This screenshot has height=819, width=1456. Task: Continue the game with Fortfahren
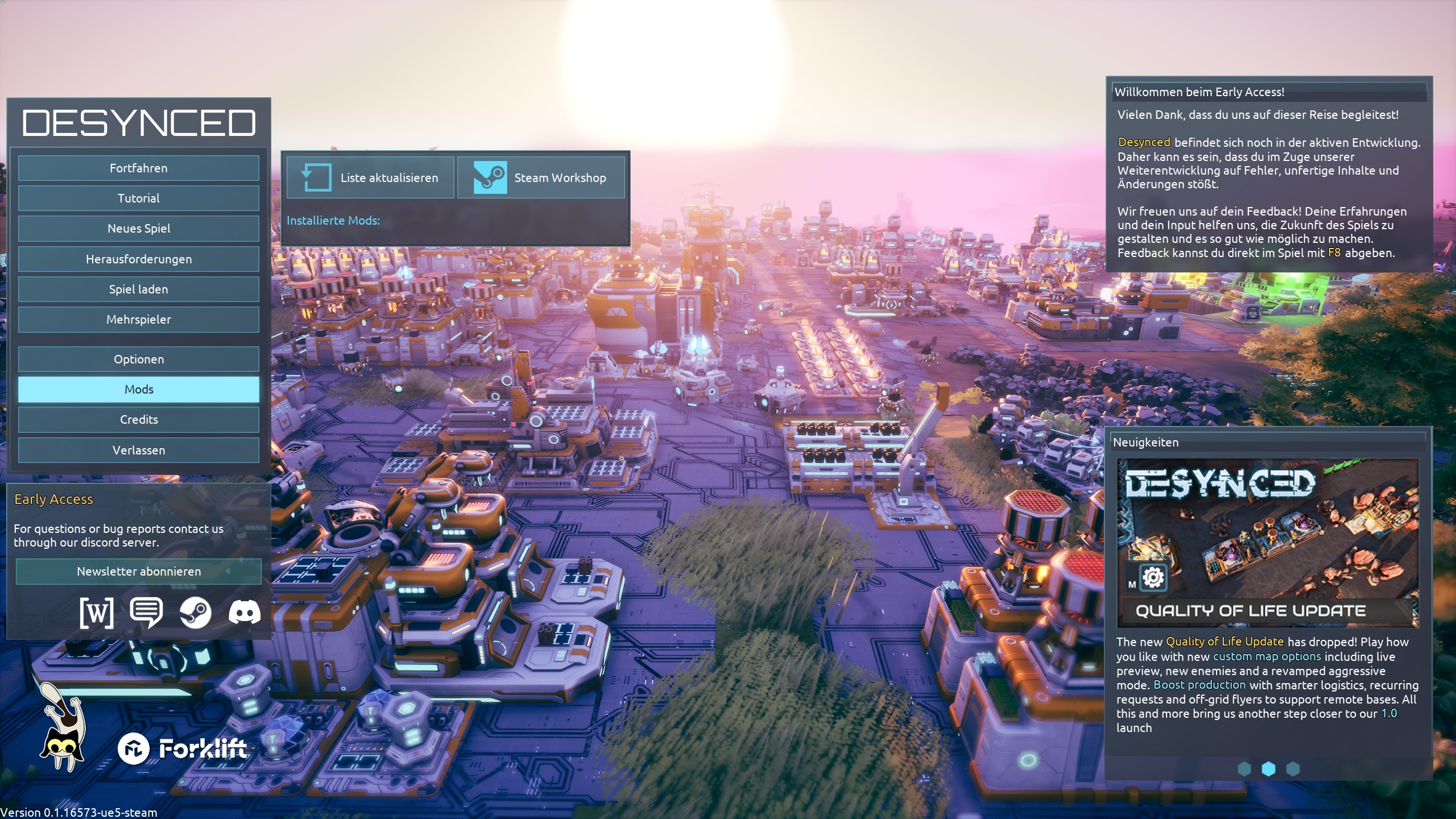click(138, 168)
